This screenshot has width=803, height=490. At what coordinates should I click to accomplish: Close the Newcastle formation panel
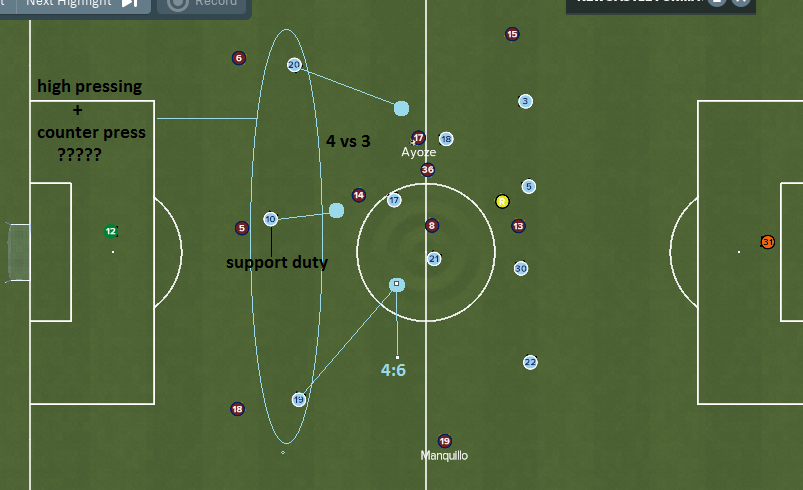(x=741, y=2)
